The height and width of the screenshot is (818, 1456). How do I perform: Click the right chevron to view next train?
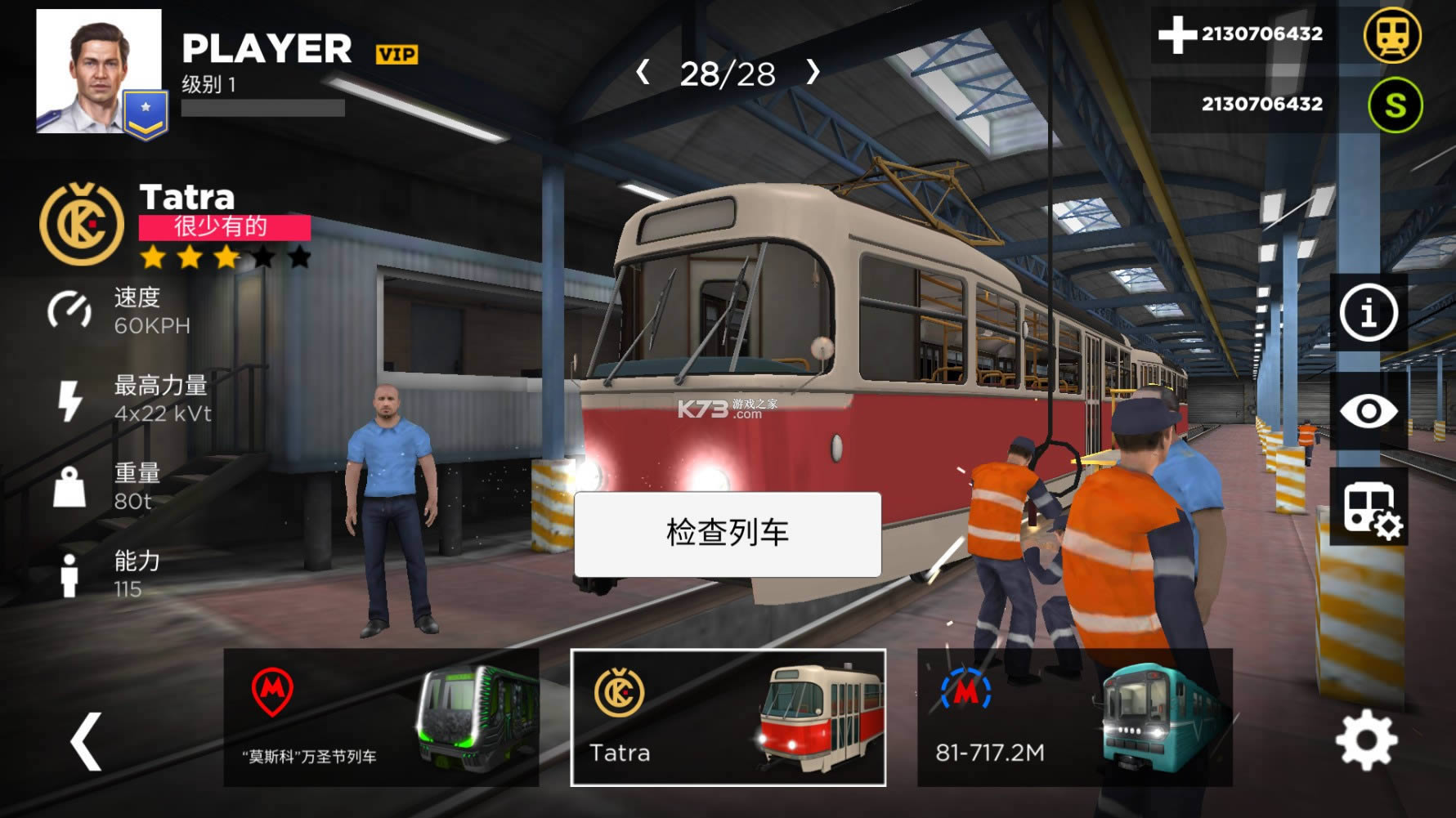(813, 74)
